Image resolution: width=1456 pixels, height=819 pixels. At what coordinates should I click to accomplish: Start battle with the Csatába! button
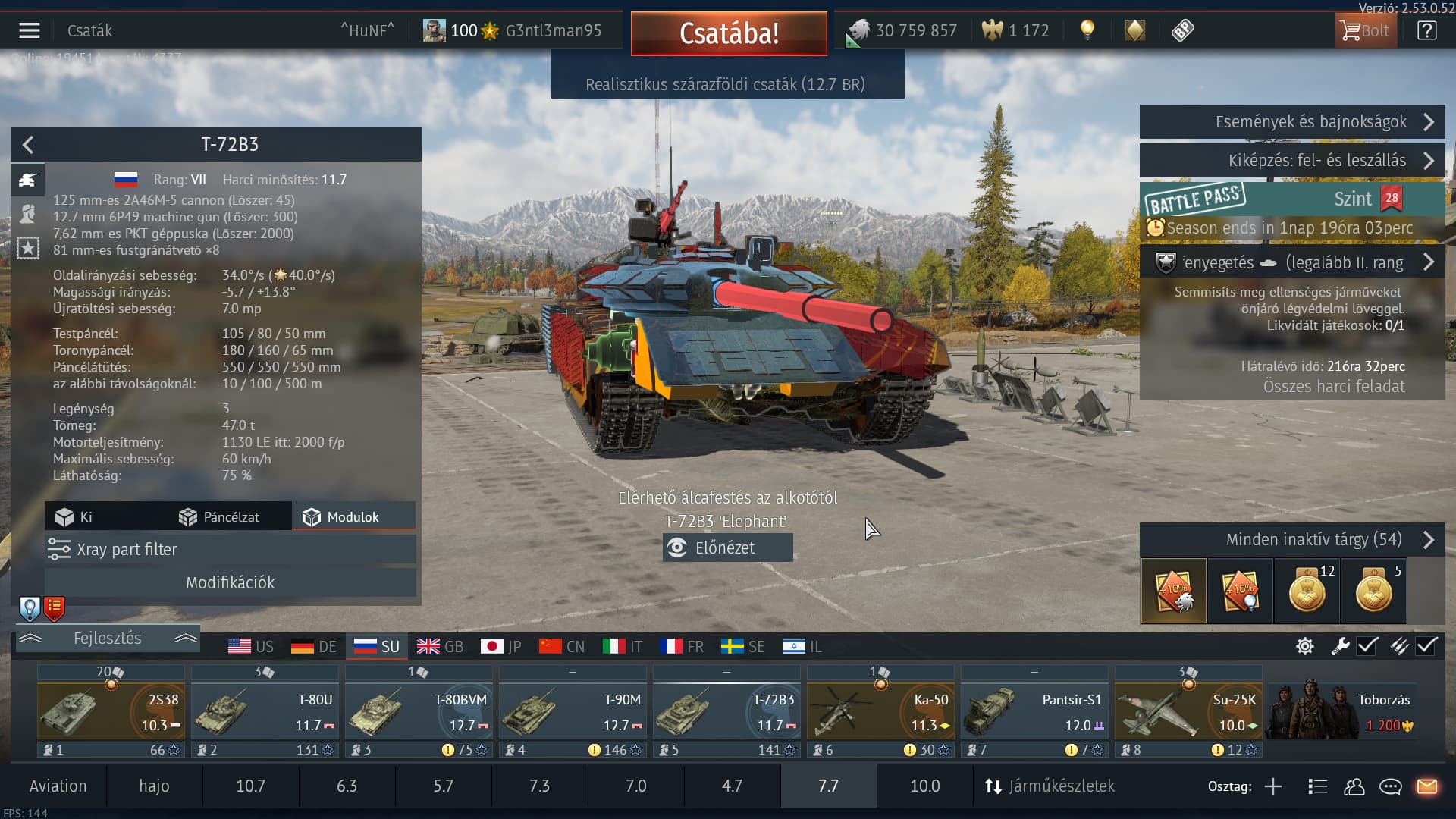[x=728, y=33]
